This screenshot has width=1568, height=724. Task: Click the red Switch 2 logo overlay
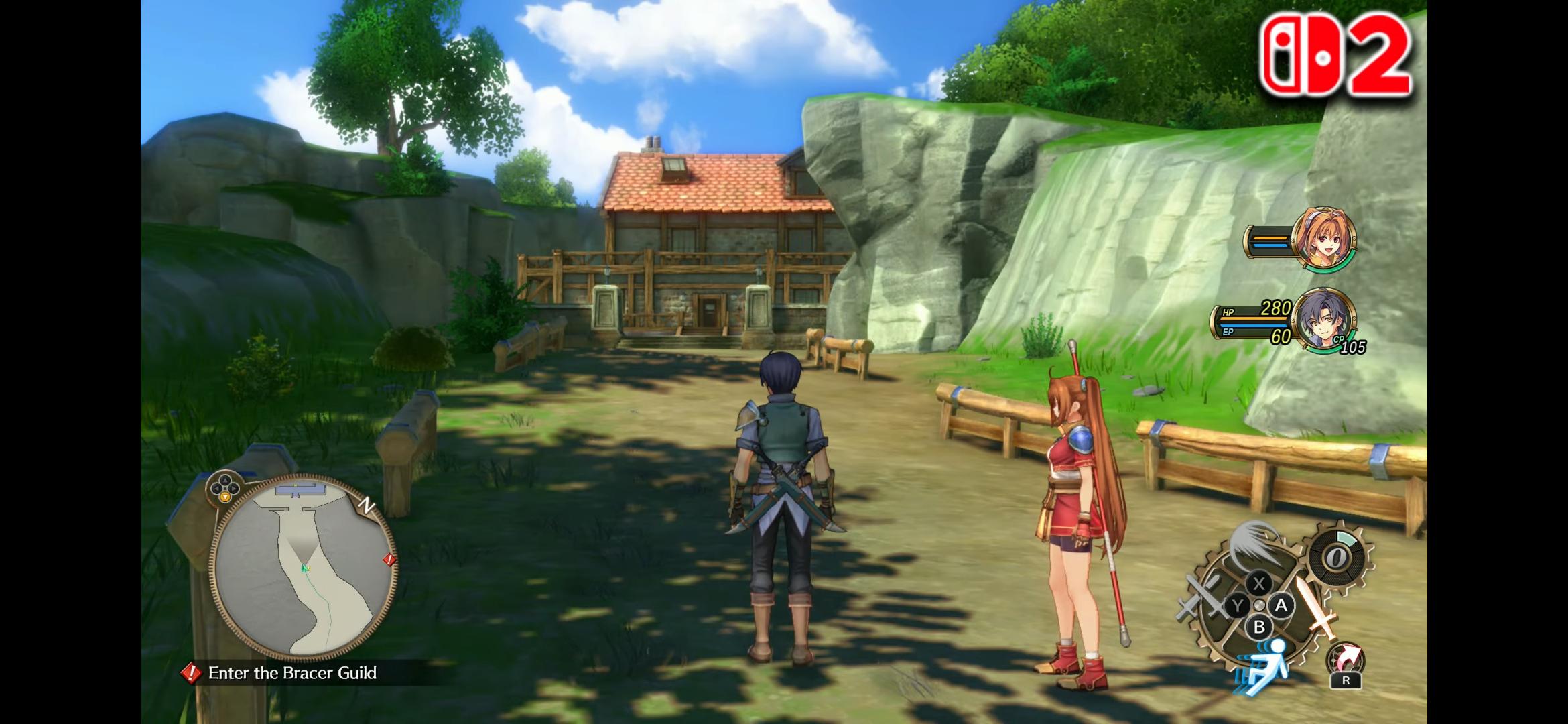tap(1335, 55)
